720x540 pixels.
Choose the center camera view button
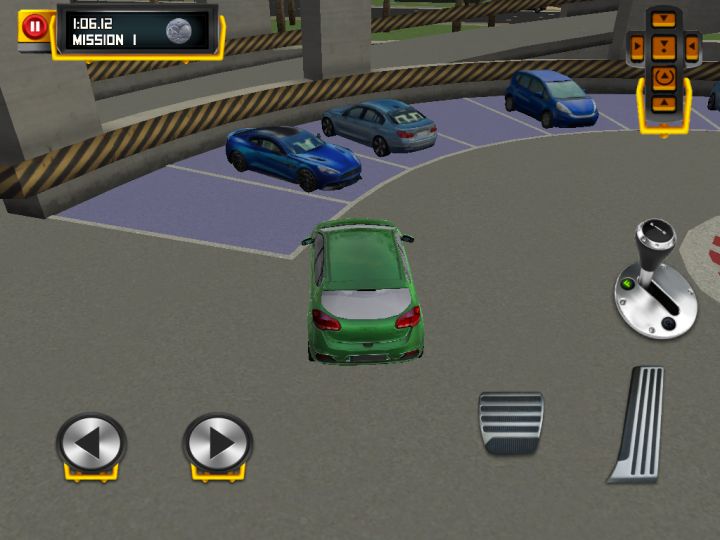tap(664, 47)
